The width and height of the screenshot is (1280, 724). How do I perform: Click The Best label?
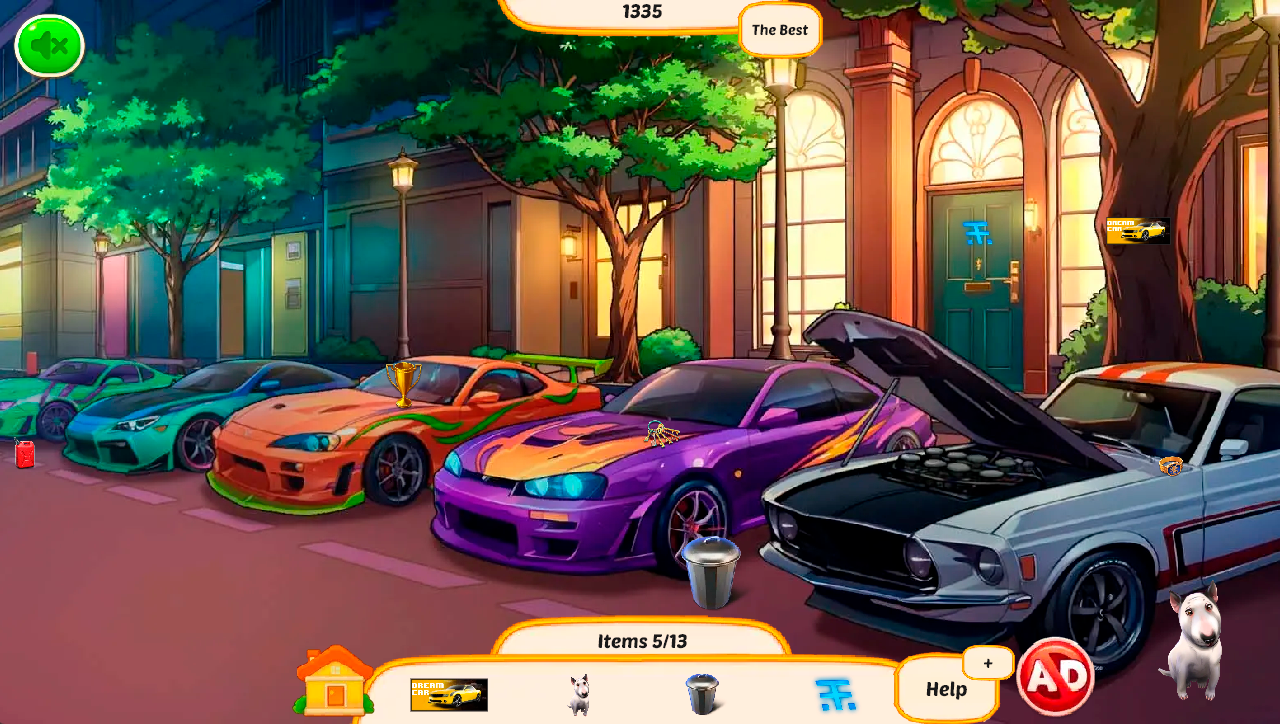click(781, 30)
